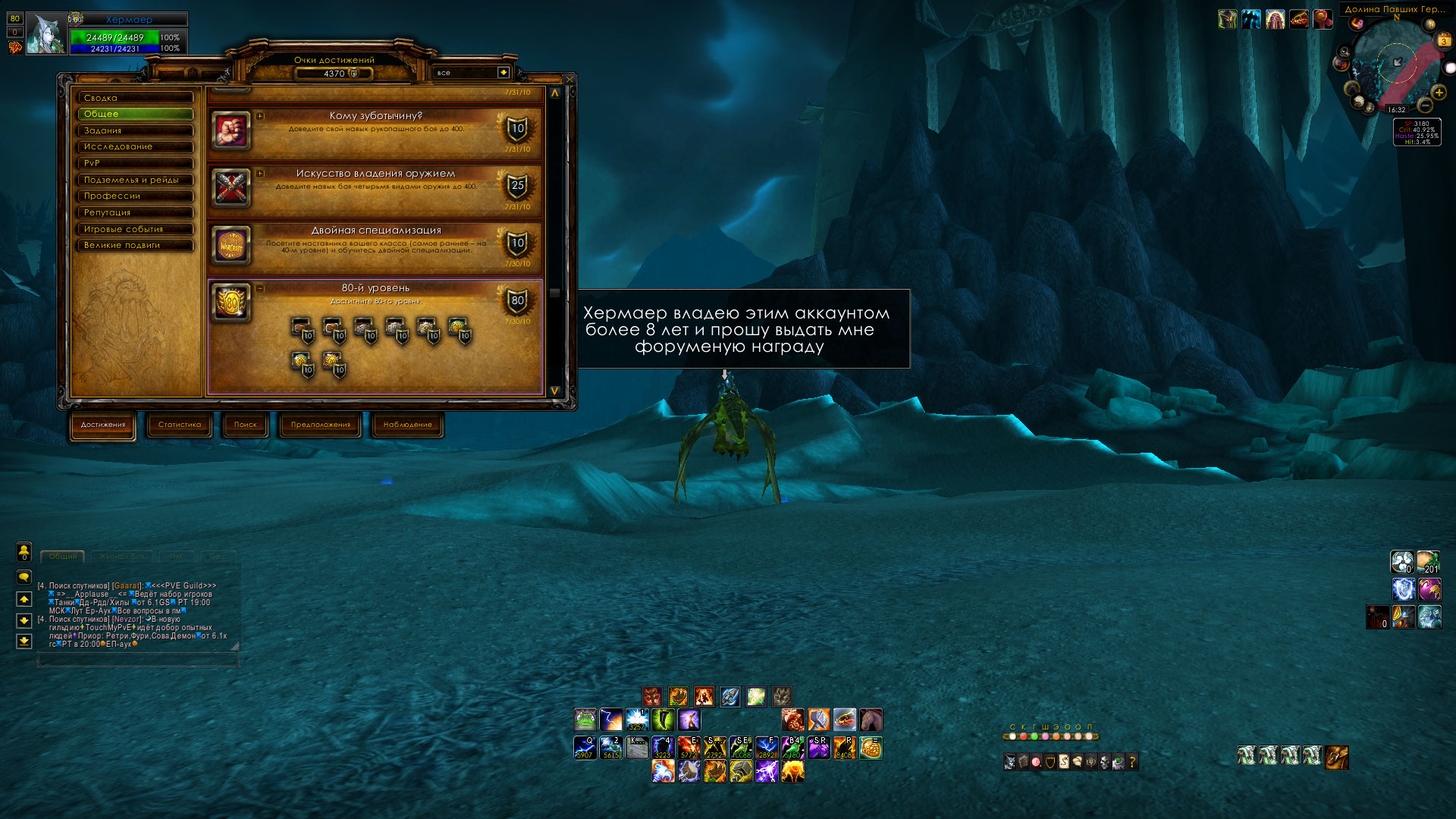The height and width of the screenshot is (819, 1456).
Task: Select Подземелья и рейды category
Action: [x=135, y=180]
